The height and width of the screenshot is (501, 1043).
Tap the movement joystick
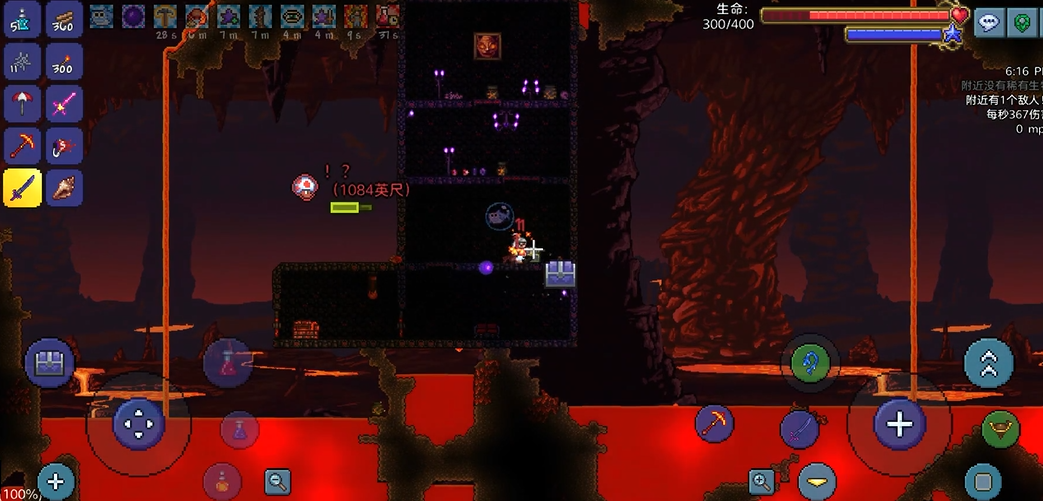(x=138, y=424)
